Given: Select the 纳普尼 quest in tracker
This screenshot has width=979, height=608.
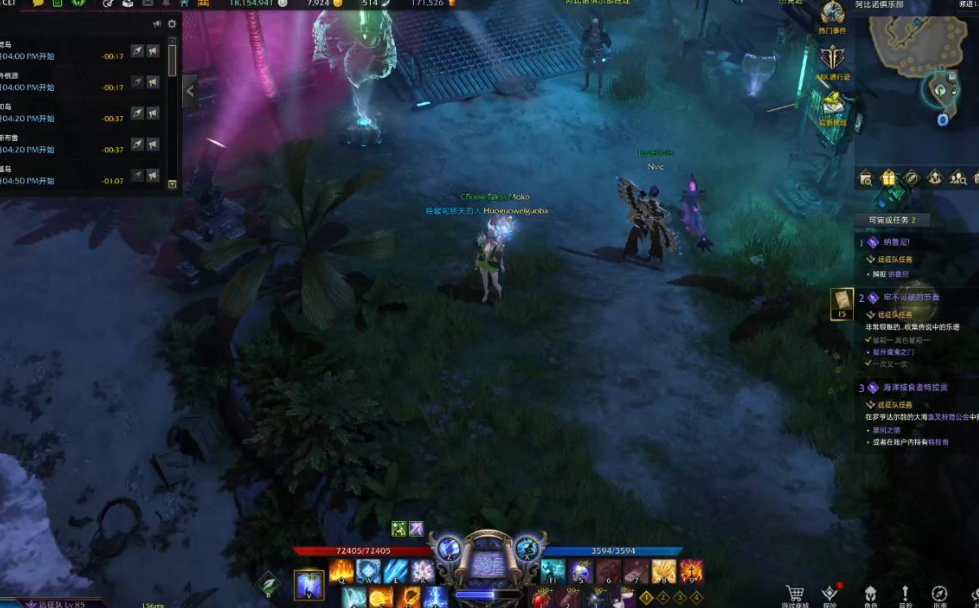Looking at the screenshot, I should click(x=895, y=242).
